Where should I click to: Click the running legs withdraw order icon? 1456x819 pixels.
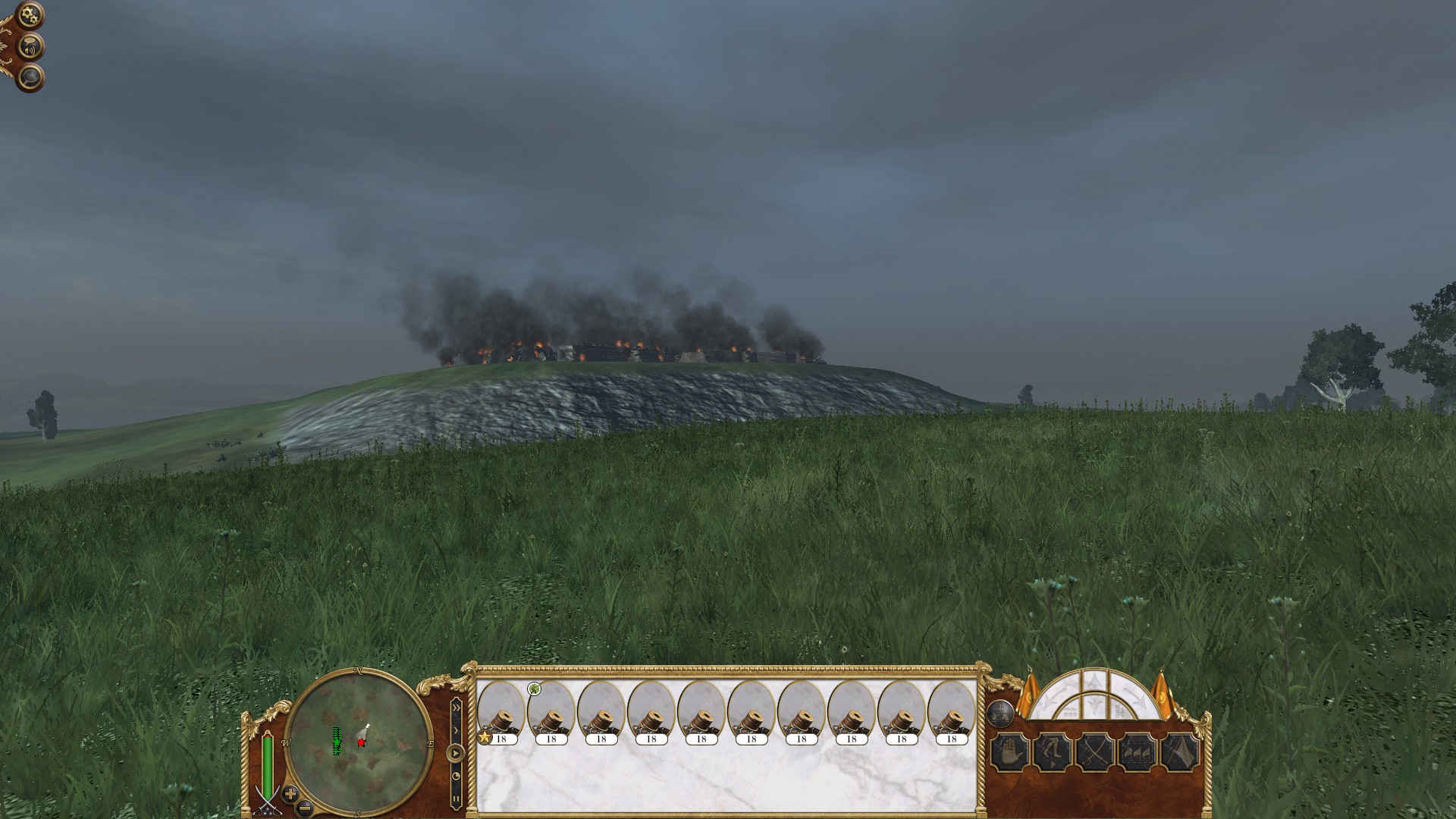click(1053, 752)
